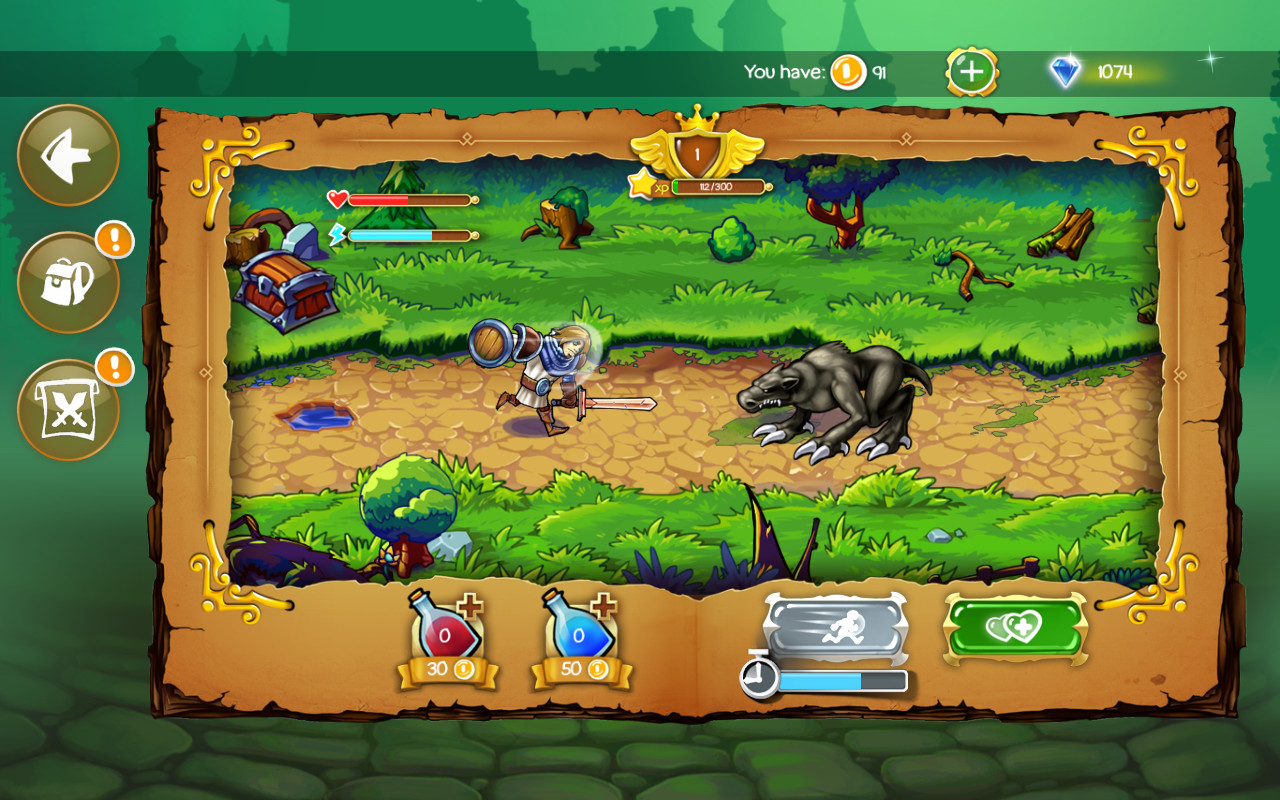Click the heart icon beside the health bar
Image resolution: width=1280 pixels, height=800 pixels.
pos(334,198)
